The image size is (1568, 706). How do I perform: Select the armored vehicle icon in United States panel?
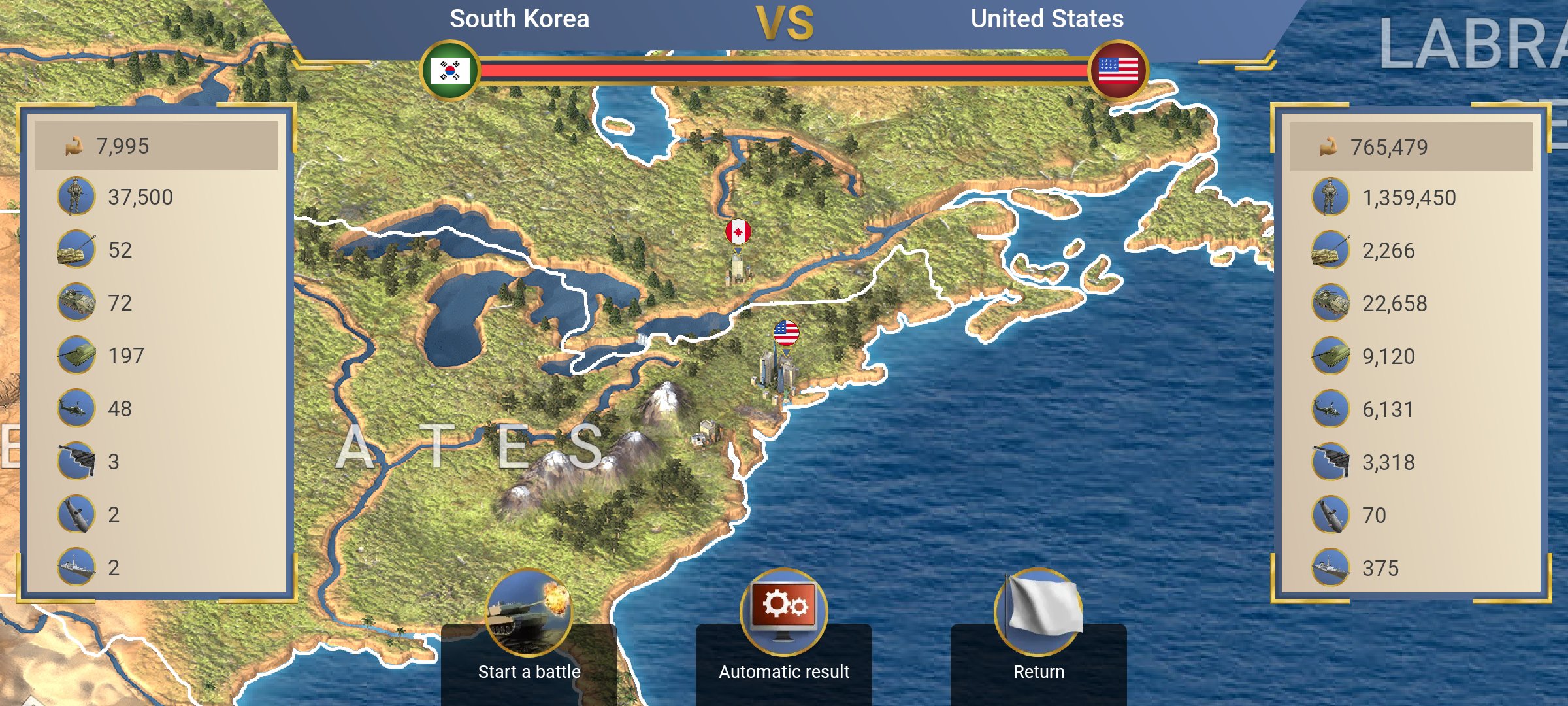(x=1330, y=303)
